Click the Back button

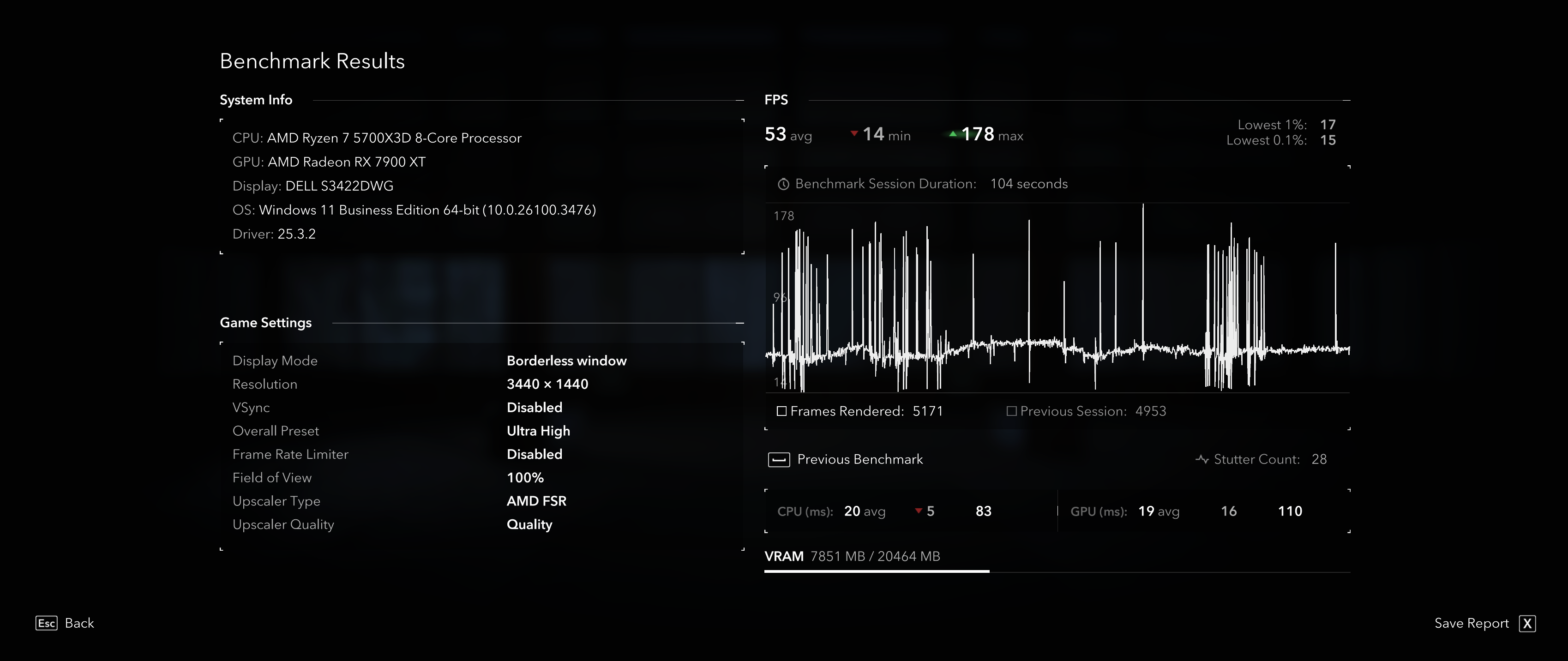(79, 623)
